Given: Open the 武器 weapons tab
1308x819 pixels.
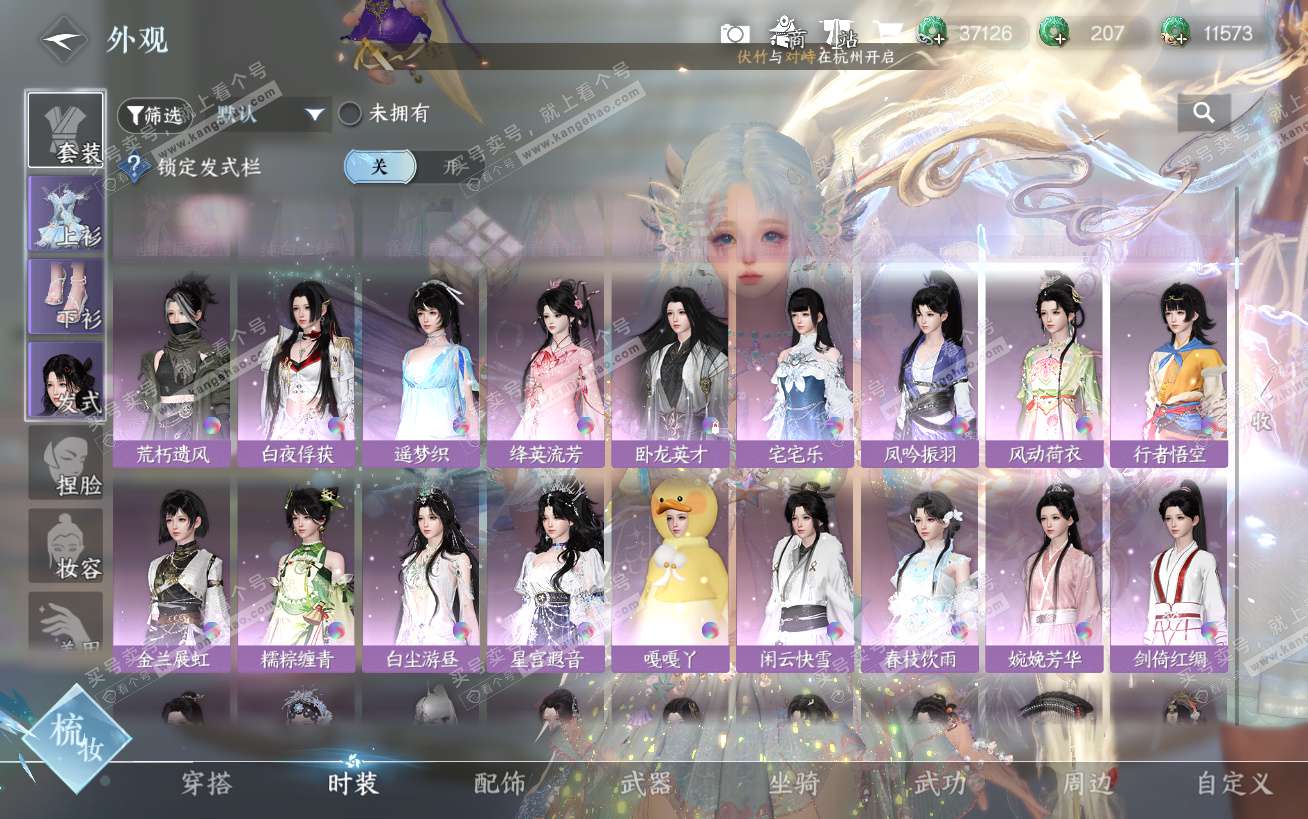Looking at the screenshot, I should point(646,784).
